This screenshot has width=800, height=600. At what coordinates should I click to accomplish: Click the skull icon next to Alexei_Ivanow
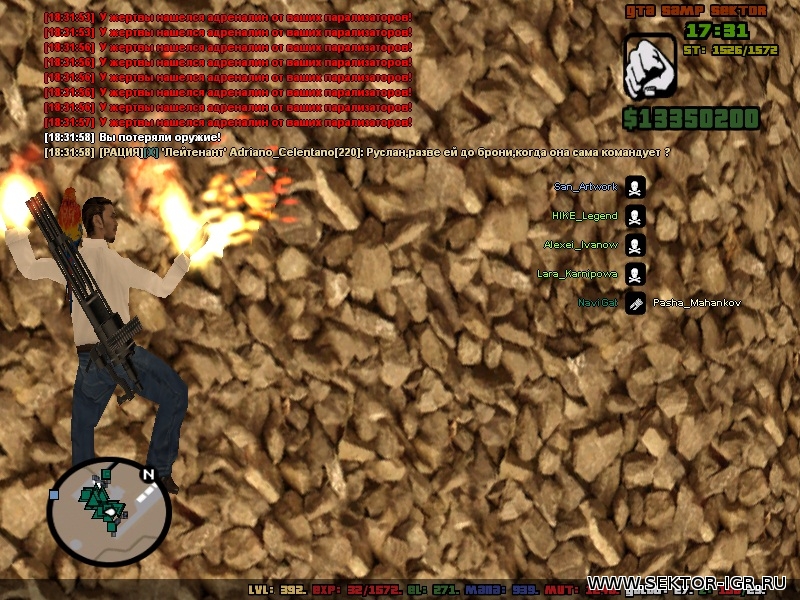[635, 245]
